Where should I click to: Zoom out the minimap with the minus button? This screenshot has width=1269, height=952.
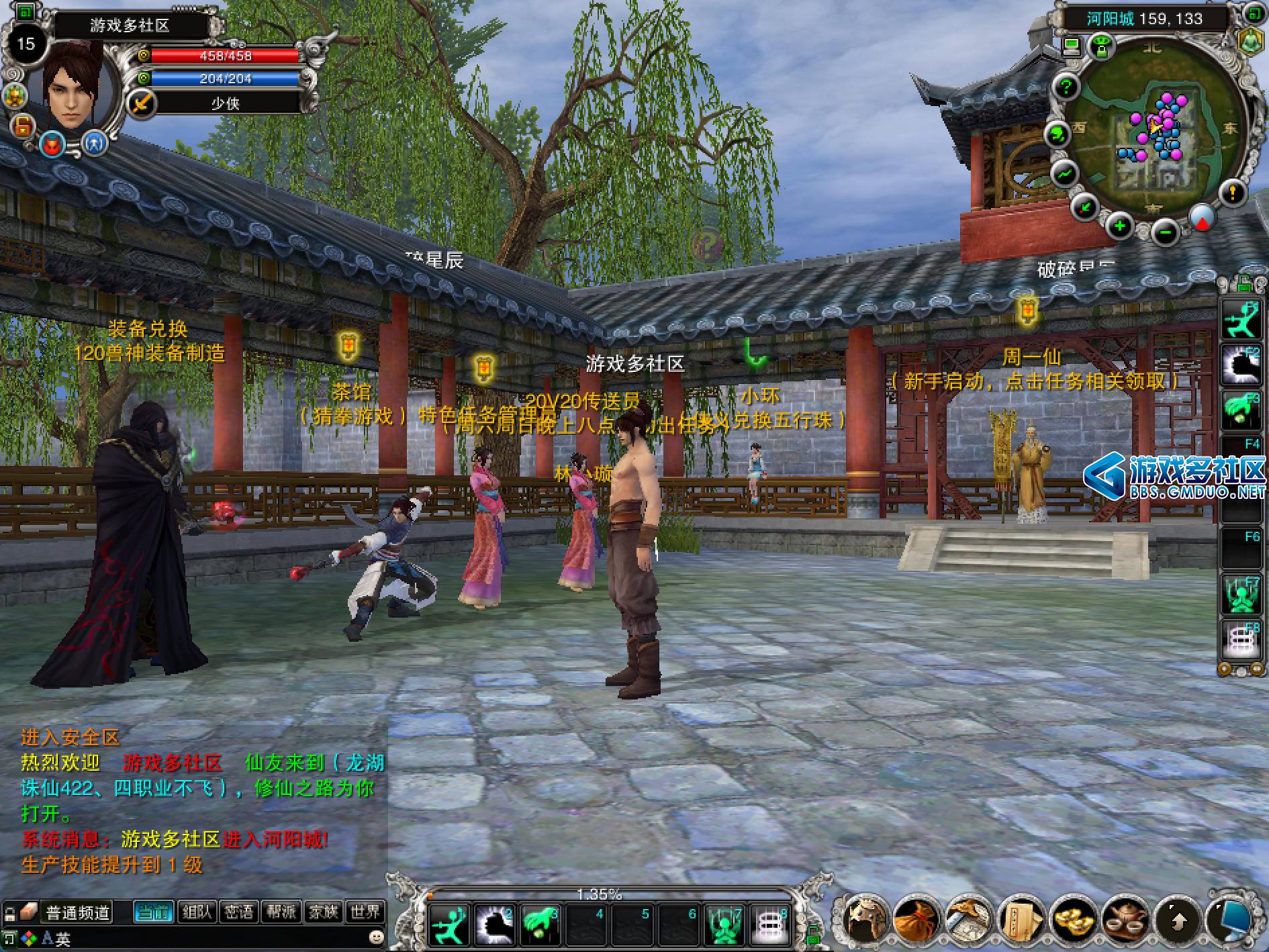click(x=1165, y=232)
